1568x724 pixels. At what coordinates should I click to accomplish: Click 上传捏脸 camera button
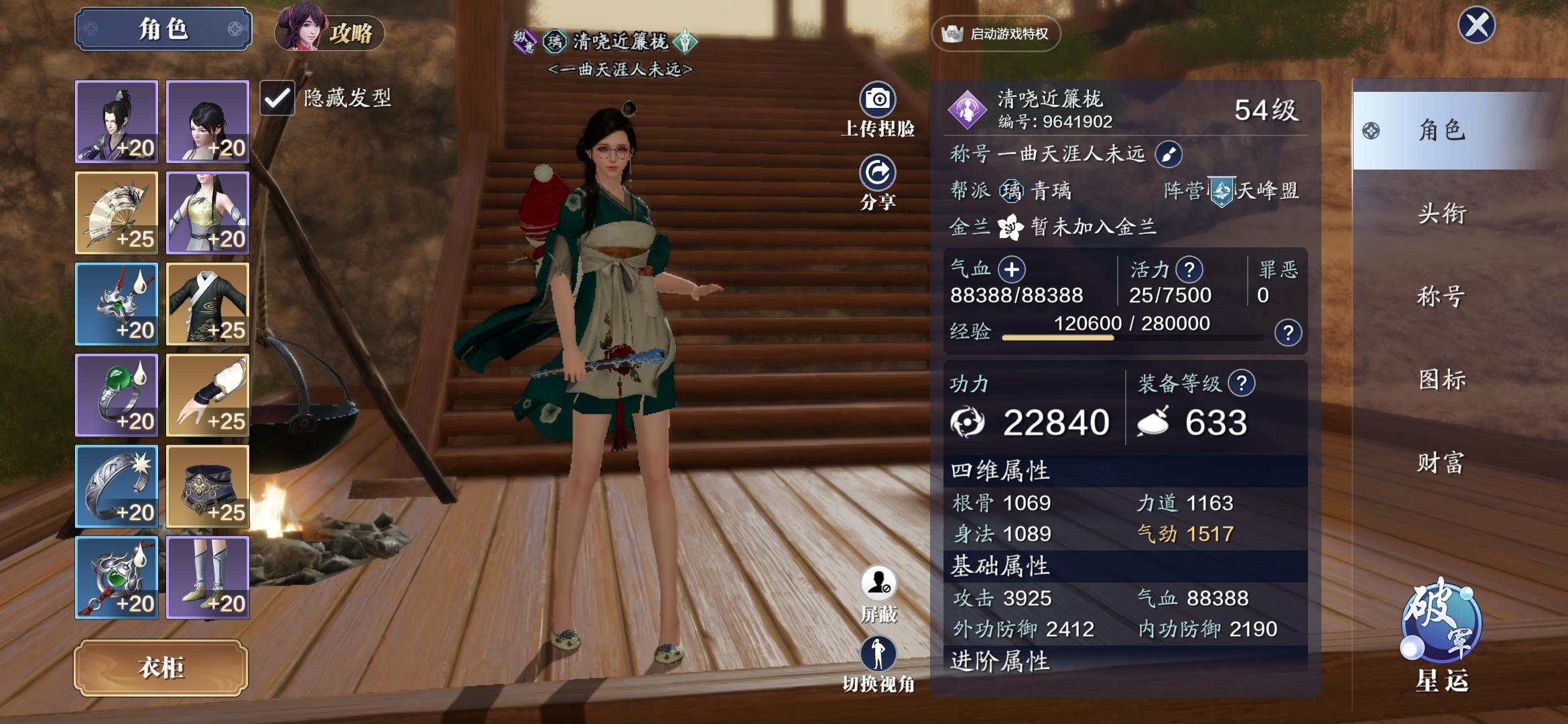[878, 101]
